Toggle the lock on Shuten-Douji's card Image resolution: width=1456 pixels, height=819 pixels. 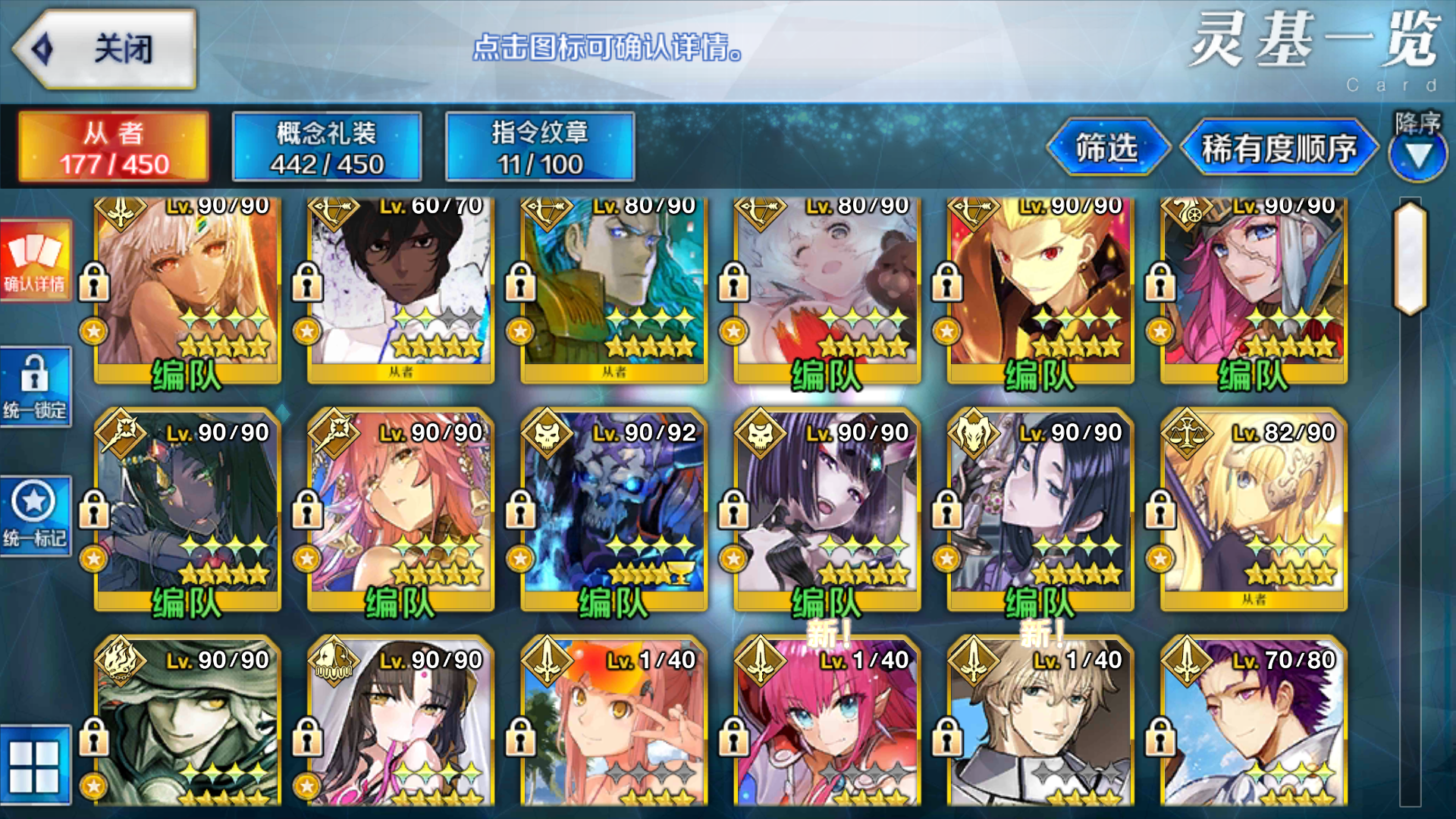[733, 510]
